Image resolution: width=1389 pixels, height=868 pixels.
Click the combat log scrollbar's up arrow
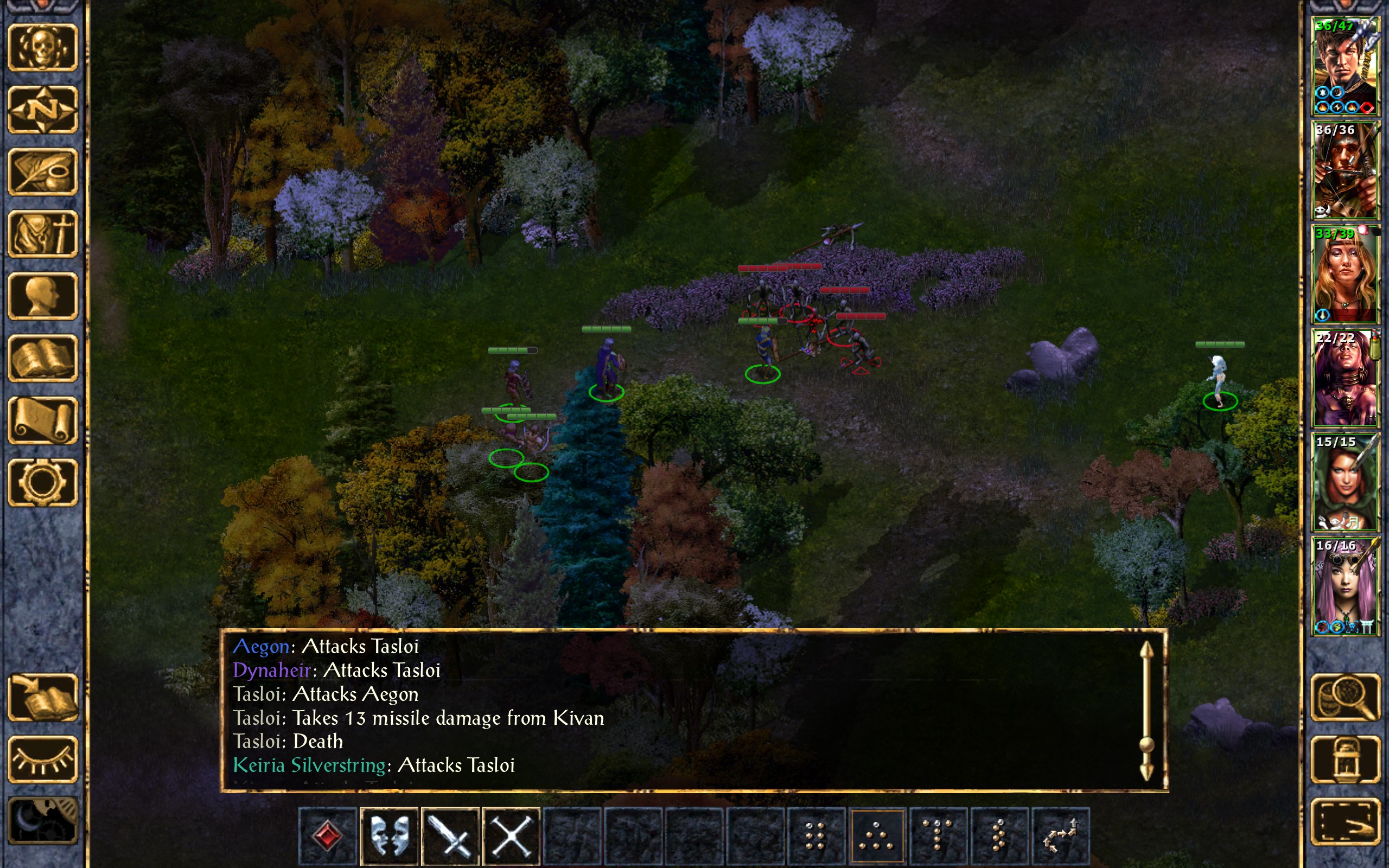click(1146, 650)
